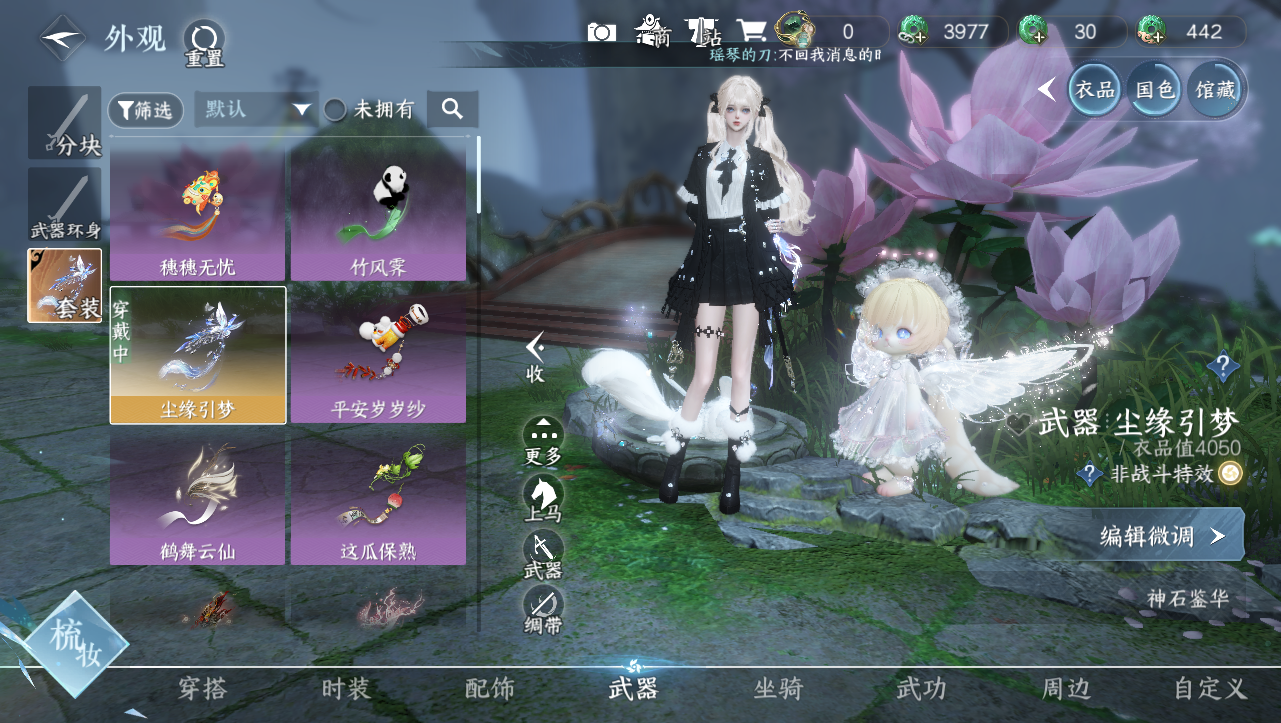Open the 武器环身 side category
1281x723 pixels.
[65, 205]
